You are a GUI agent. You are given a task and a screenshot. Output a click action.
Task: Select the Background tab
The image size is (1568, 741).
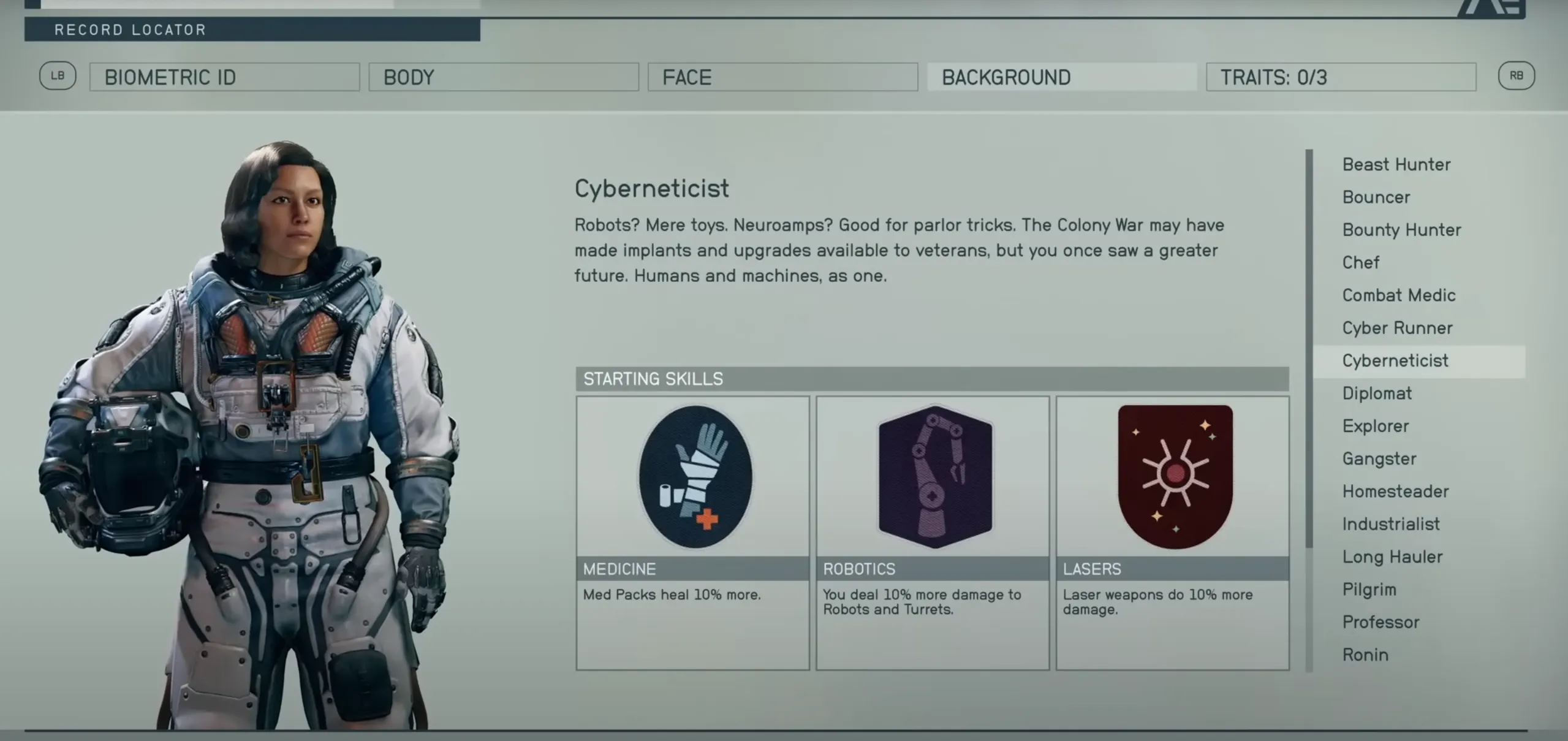[x=1061, y=77]
